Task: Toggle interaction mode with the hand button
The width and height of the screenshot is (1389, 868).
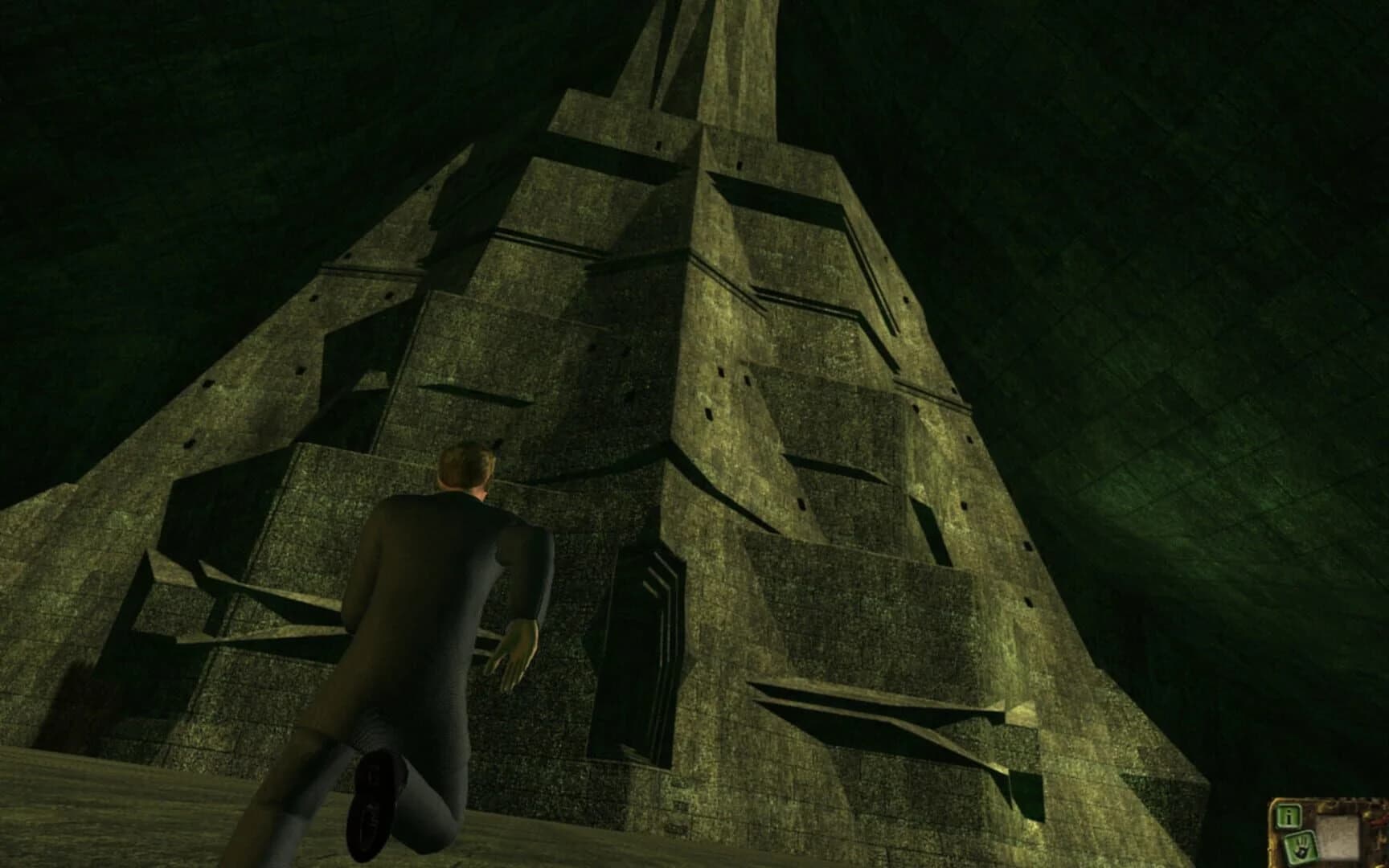Action: pos(1302,845)
